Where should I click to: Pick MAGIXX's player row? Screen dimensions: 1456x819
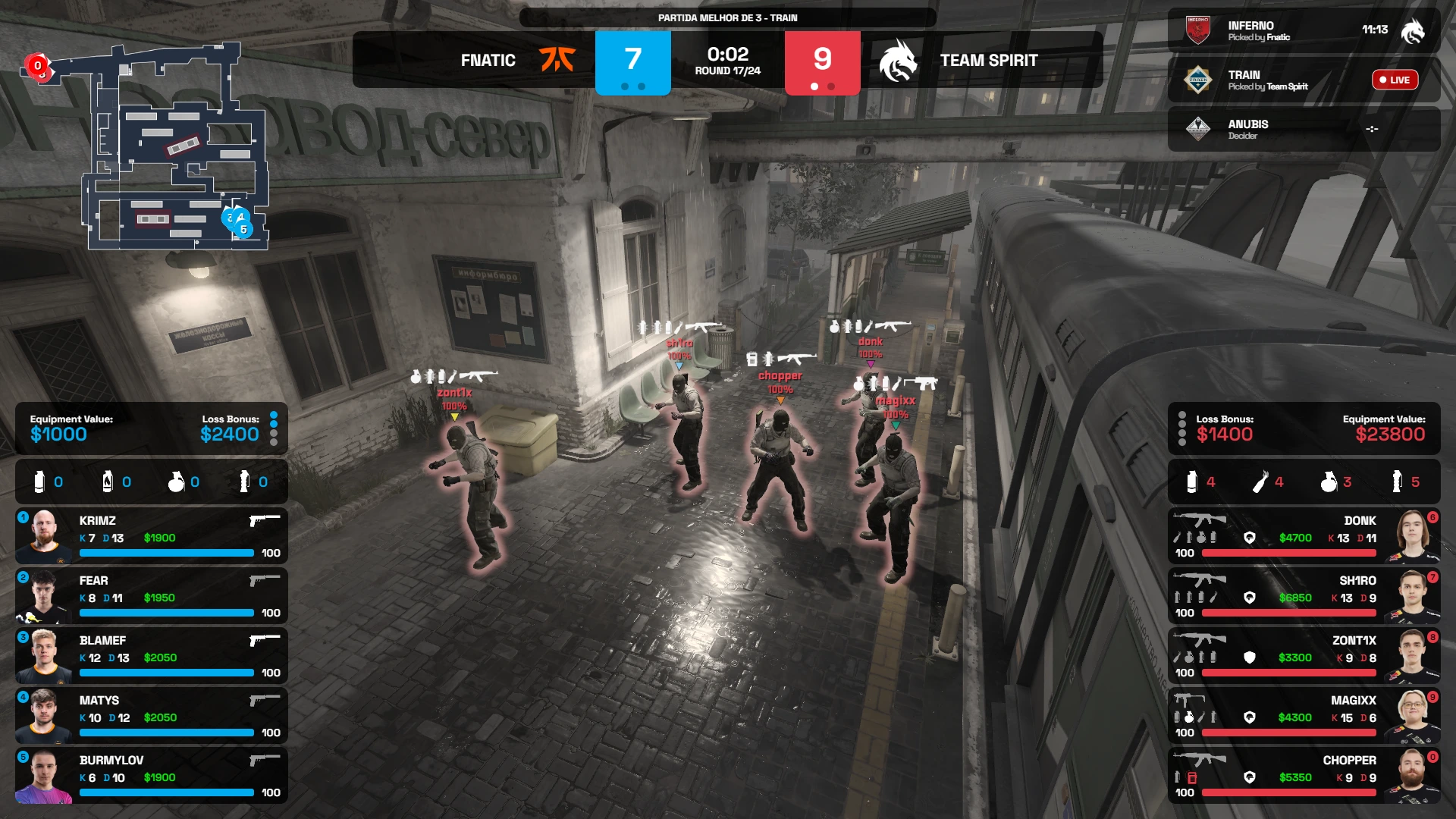coord(1304,716)
